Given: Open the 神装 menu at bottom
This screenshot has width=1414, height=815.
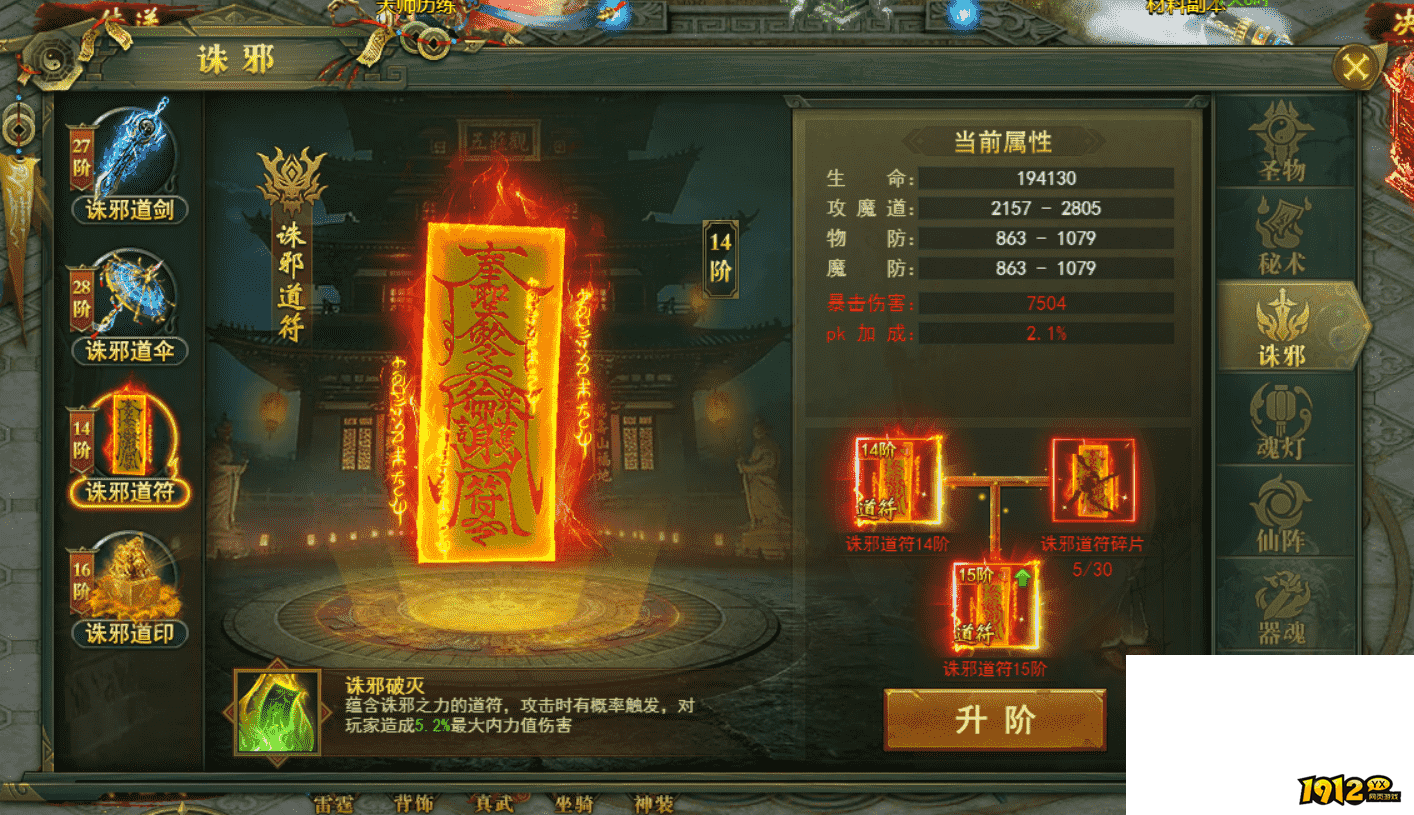Looking at the screenshot, I should tap(655, 803).
